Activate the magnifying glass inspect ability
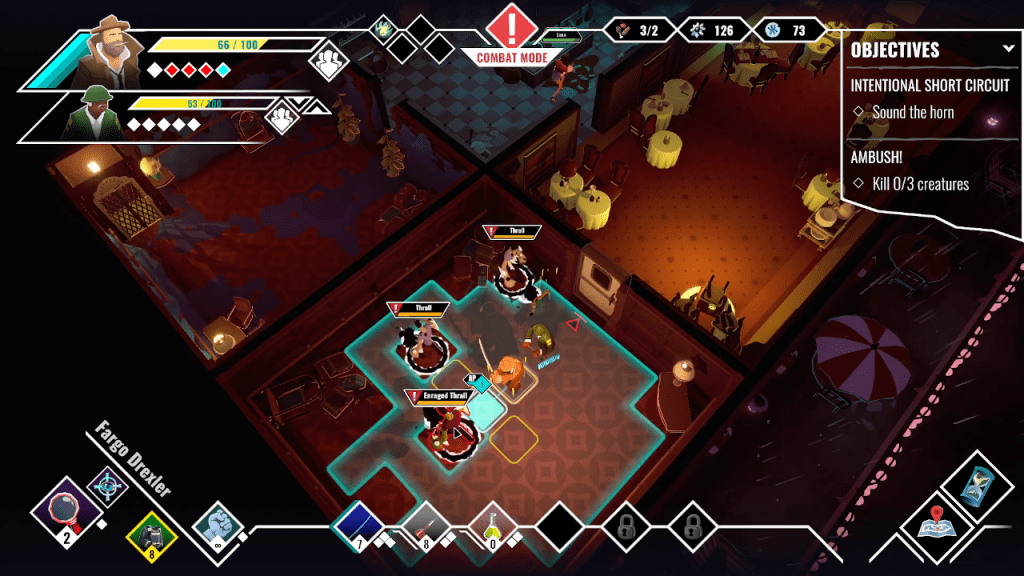This screenshot has height=576, width=1024. 65,510
